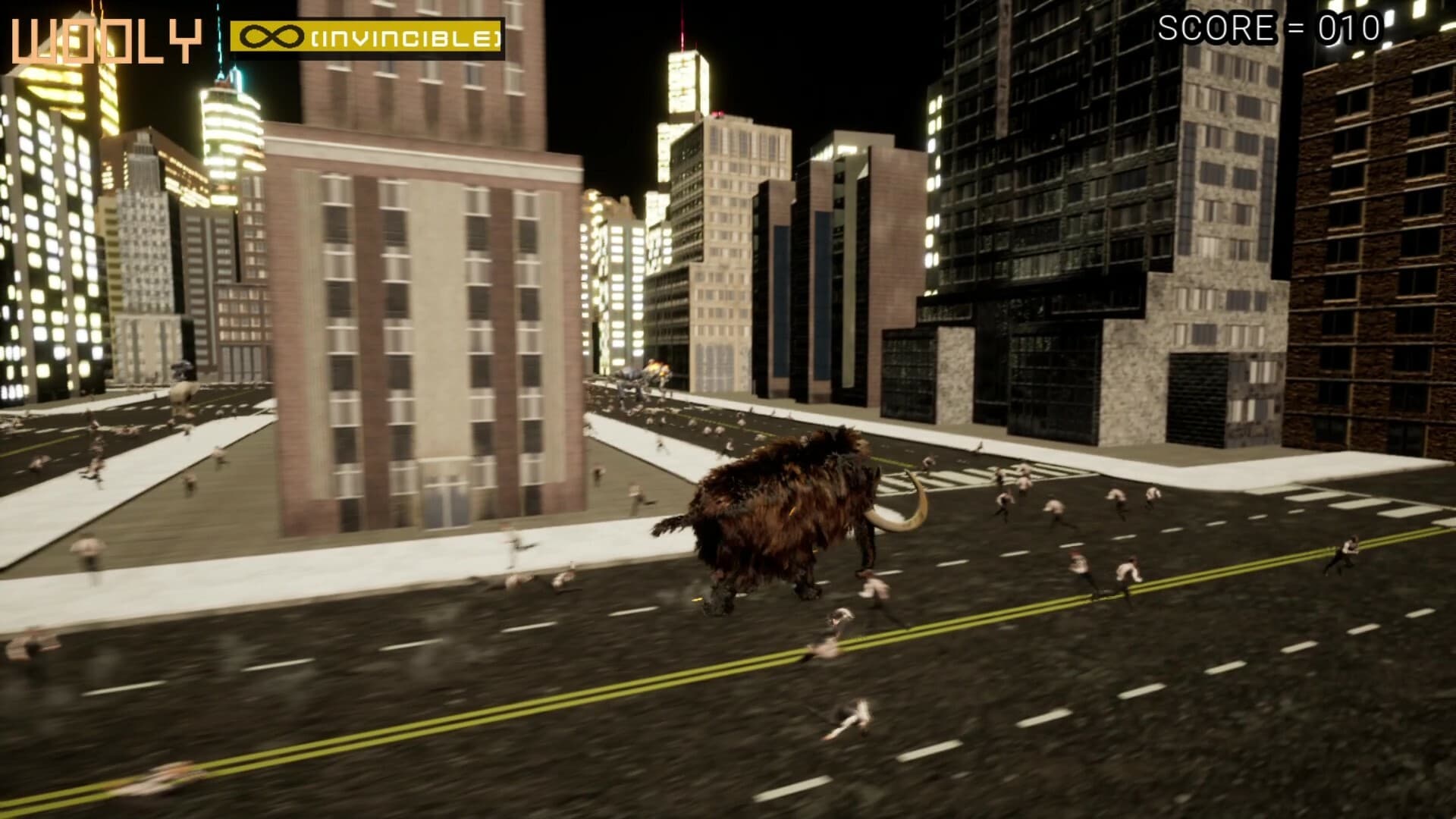Screen dimensions: 1456x819
Task: Click the yellow INVINCIBLE label
Action: pyautogui.click(x=402, y=34)
